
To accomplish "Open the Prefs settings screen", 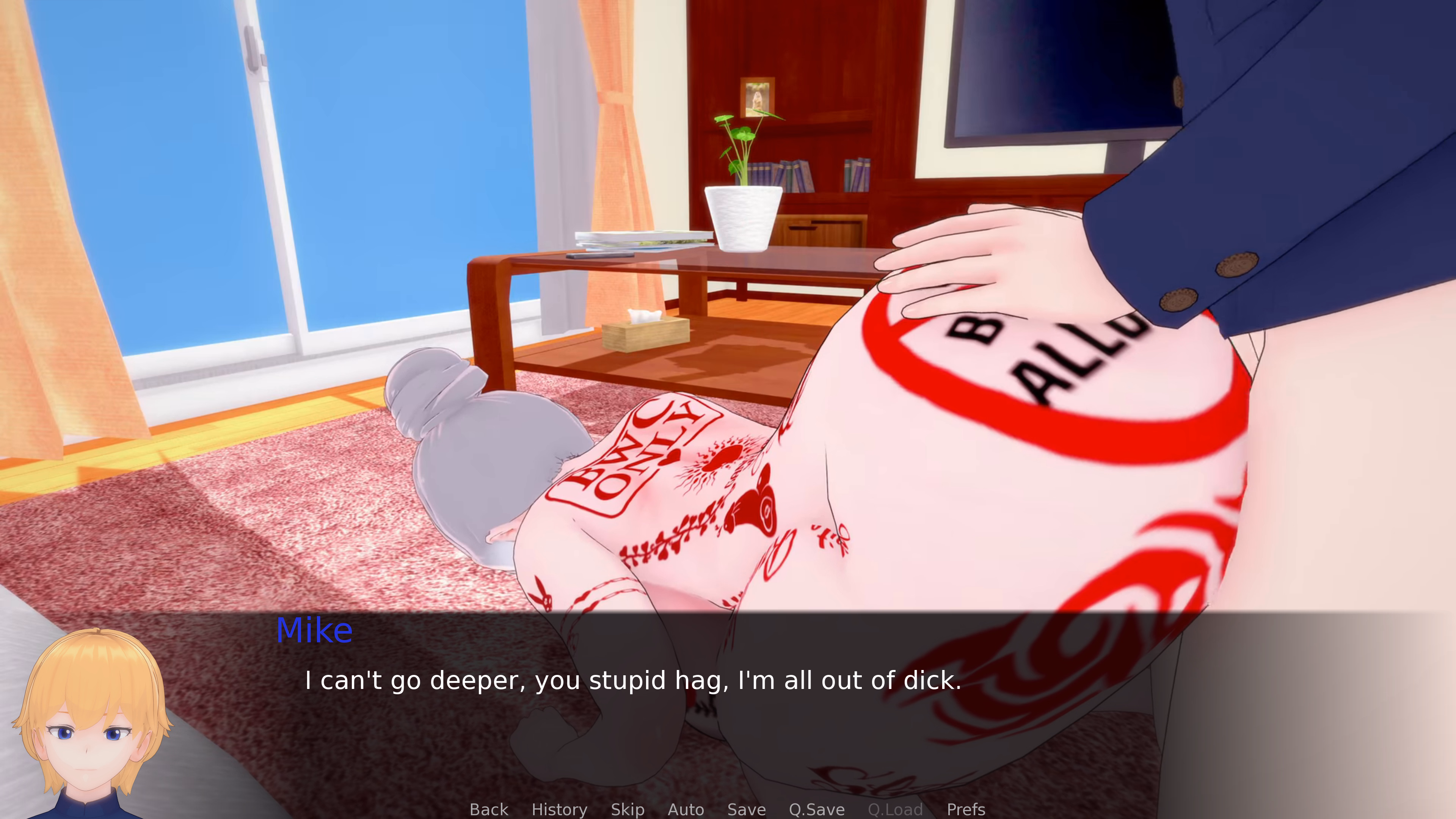I will [965, 810].
